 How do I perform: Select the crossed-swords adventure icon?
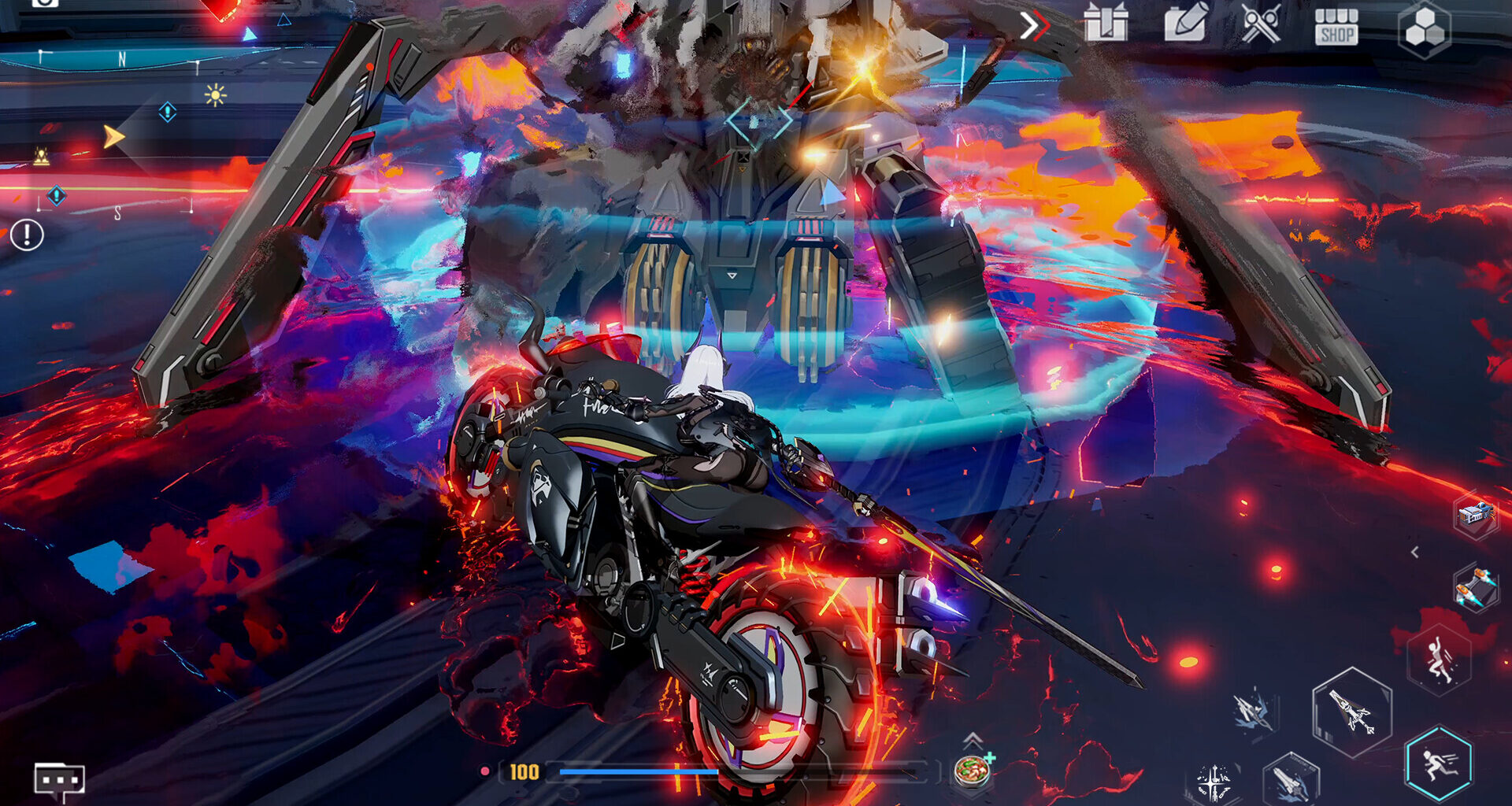[x=1260, y=24]
